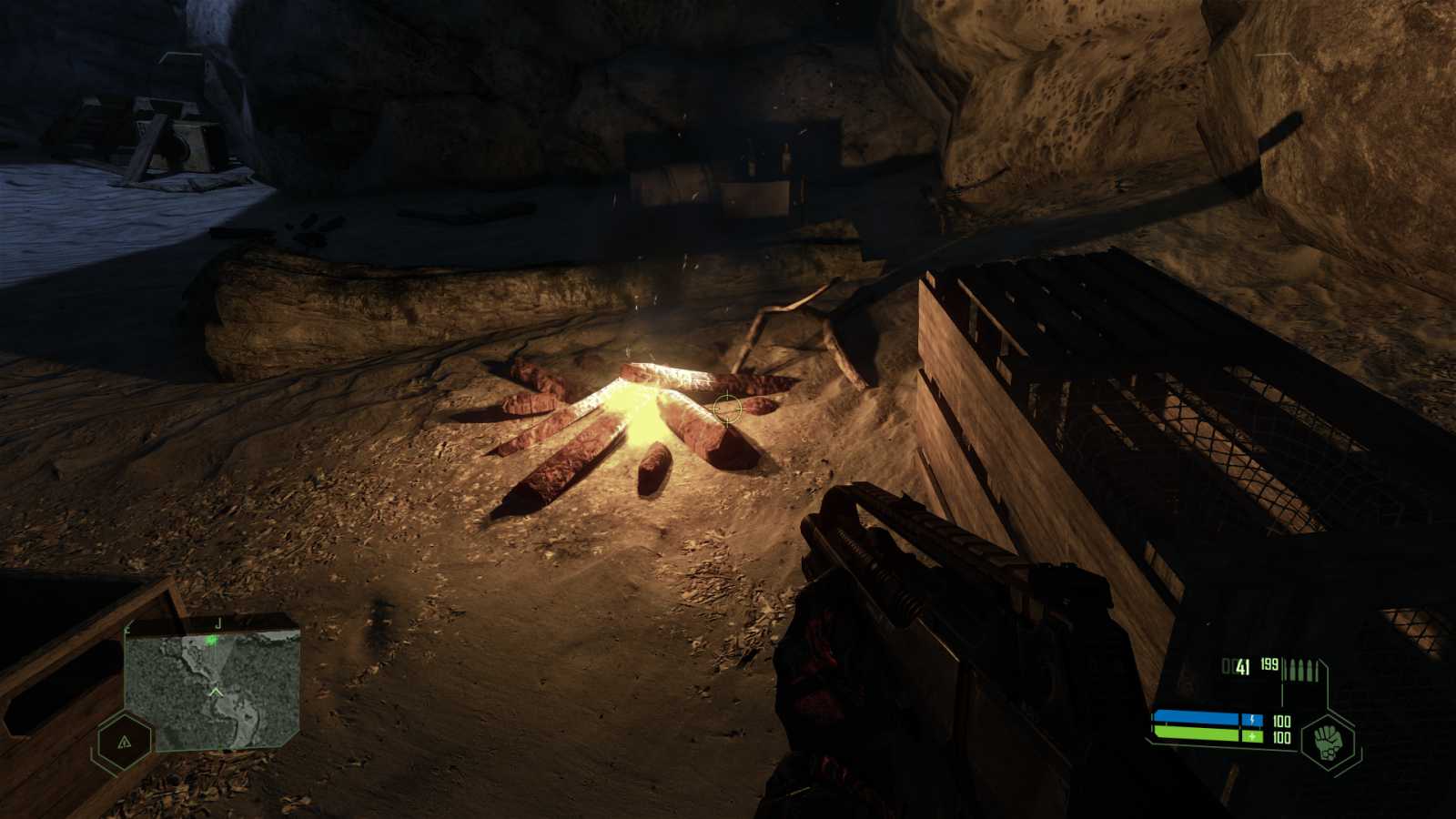1456x819 pixels.
Task: Click the green objective marker on the minimap
Action: (211, 640)
